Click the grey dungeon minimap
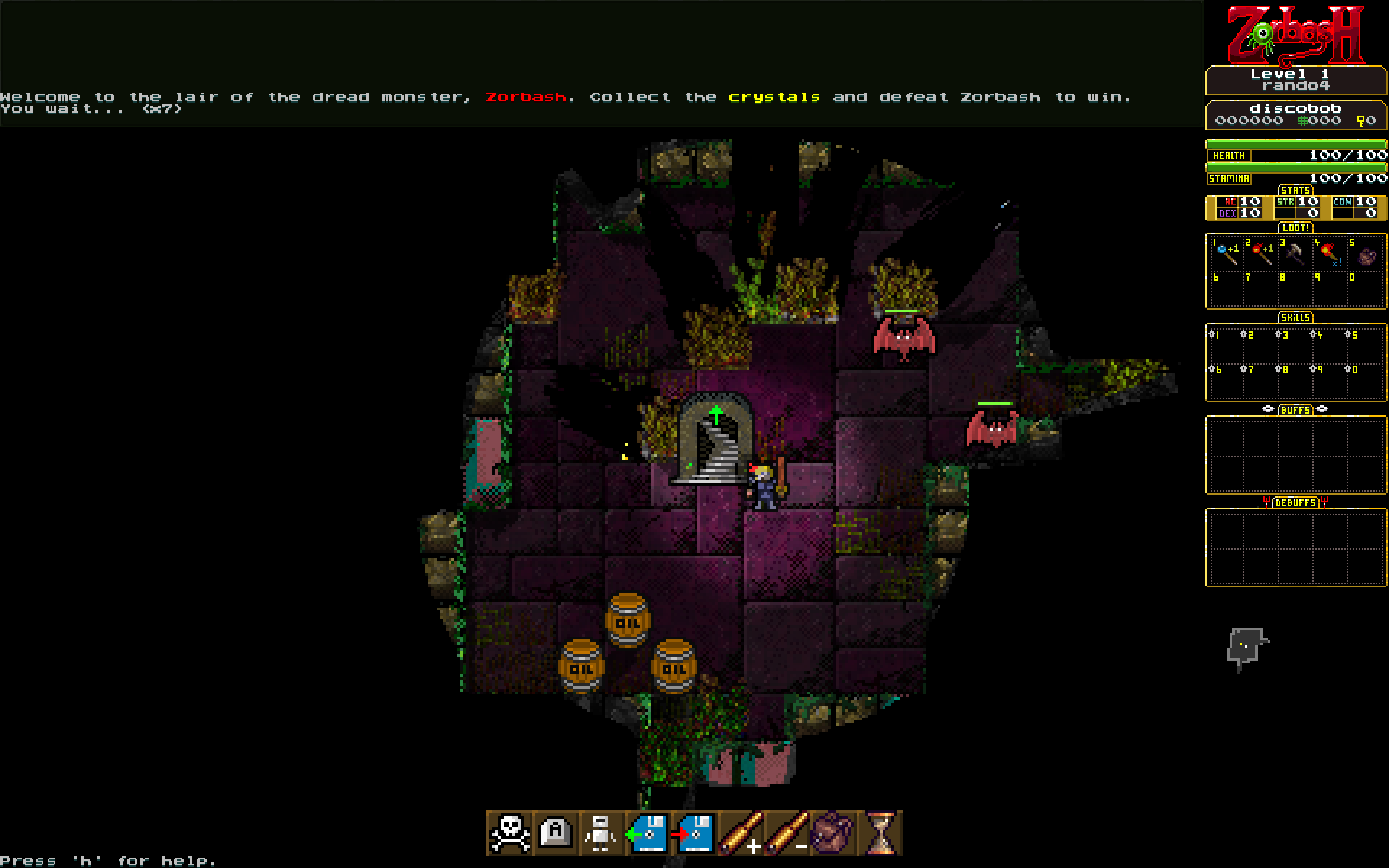Viewport: 1389px width, 868px height. click(x=1246, y=647)
